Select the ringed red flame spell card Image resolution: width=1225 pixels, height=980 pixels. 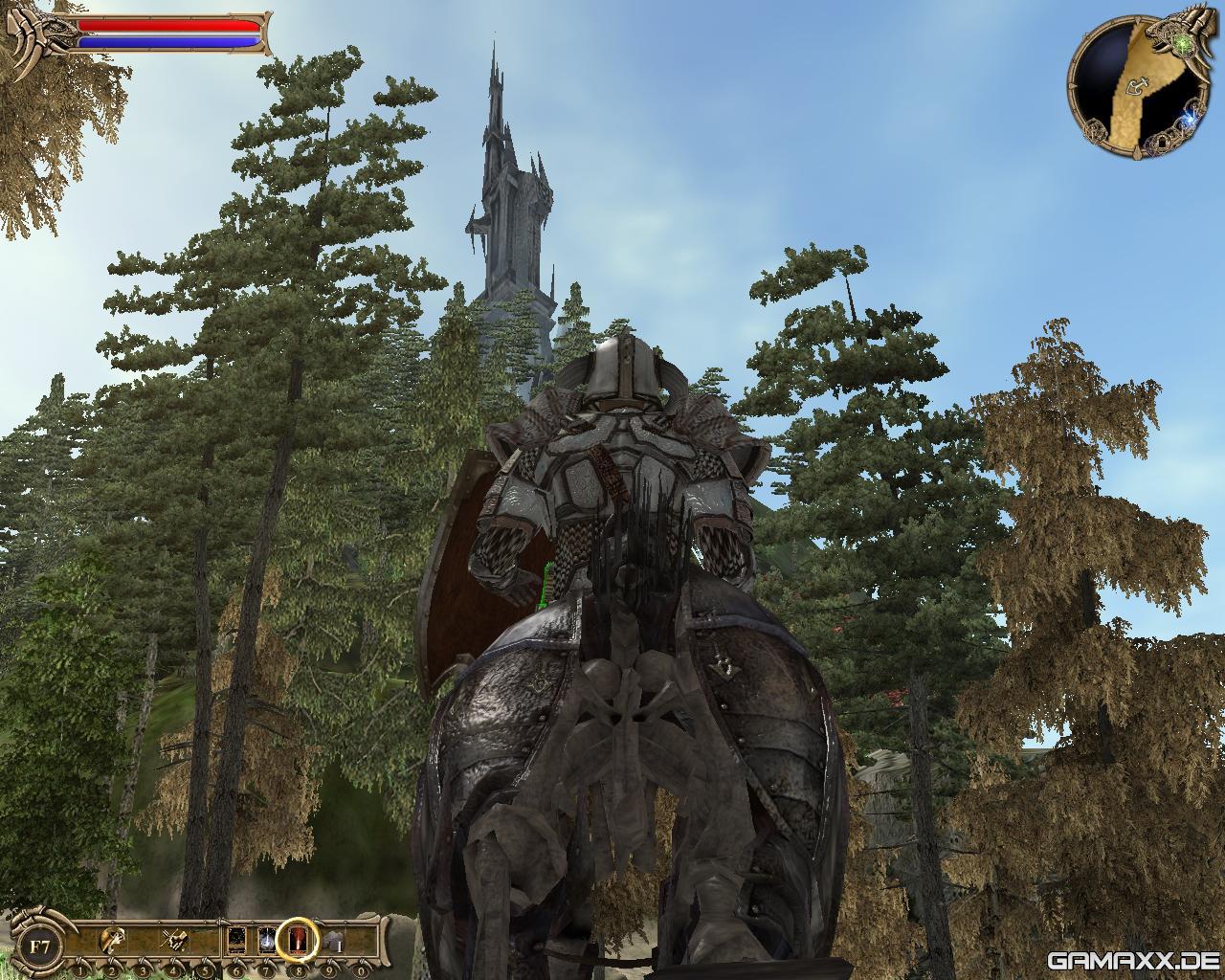(297, 941)
